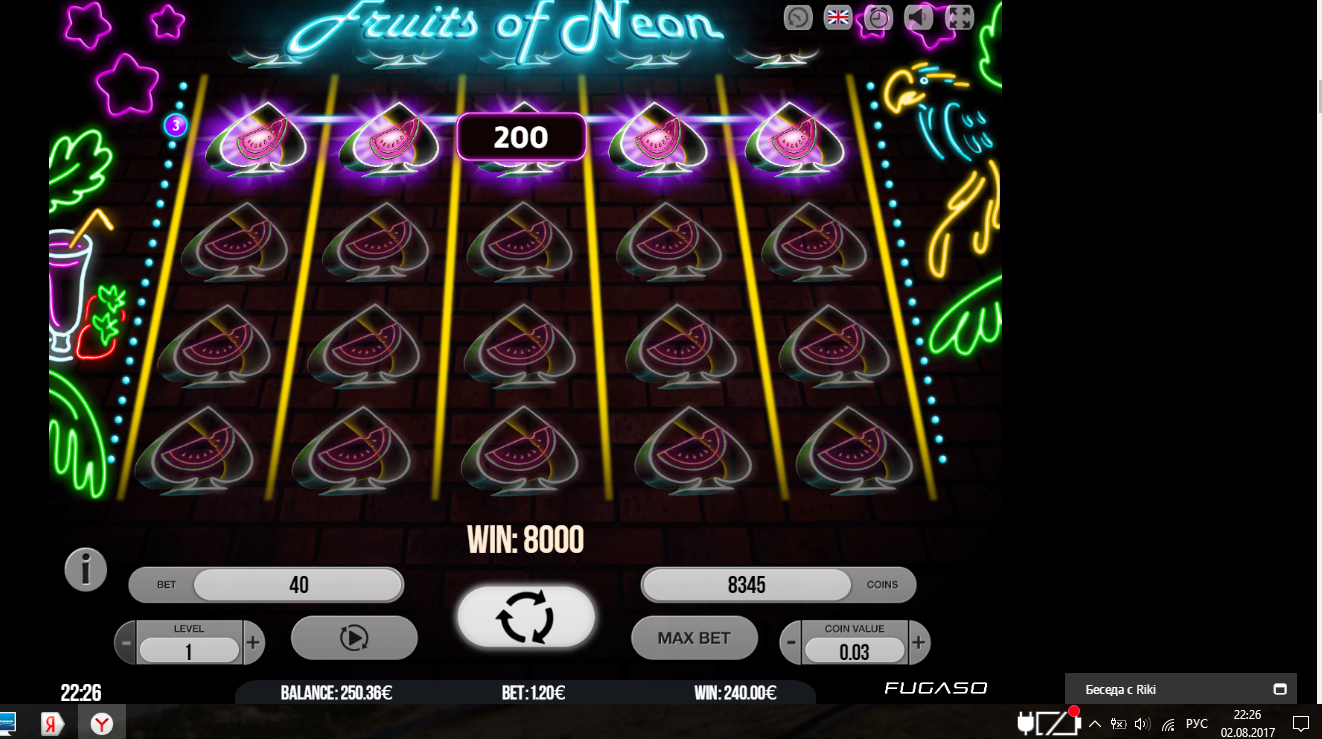
Task: Click the MAX BET button
Action: click(694, 638)
